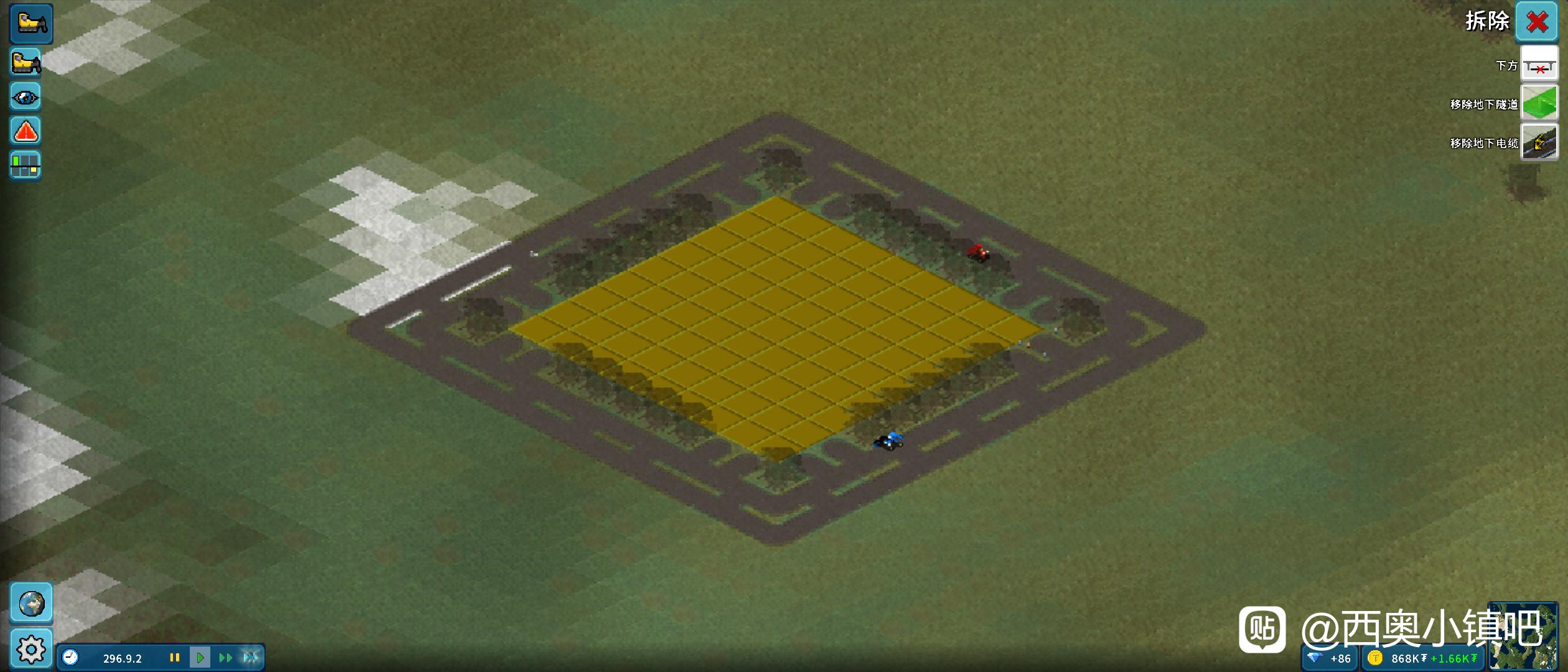This screenshot has height=672, width=1568.
Task: Select the 下方 demolition option
Action: [1539, 64]
